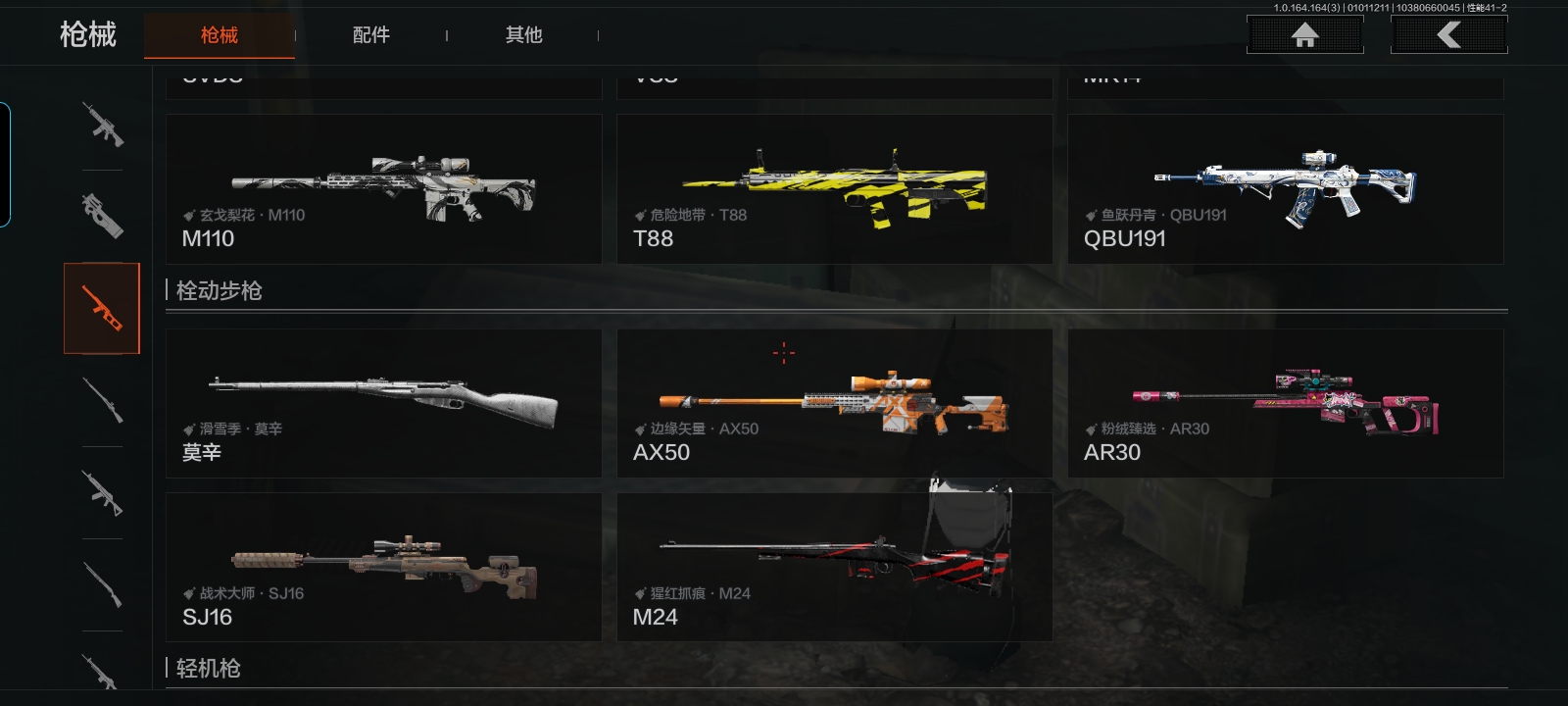Choose the assault rifle category icon
The width and height of the screenshot is (1568, 706).
(x=102, y=125)
